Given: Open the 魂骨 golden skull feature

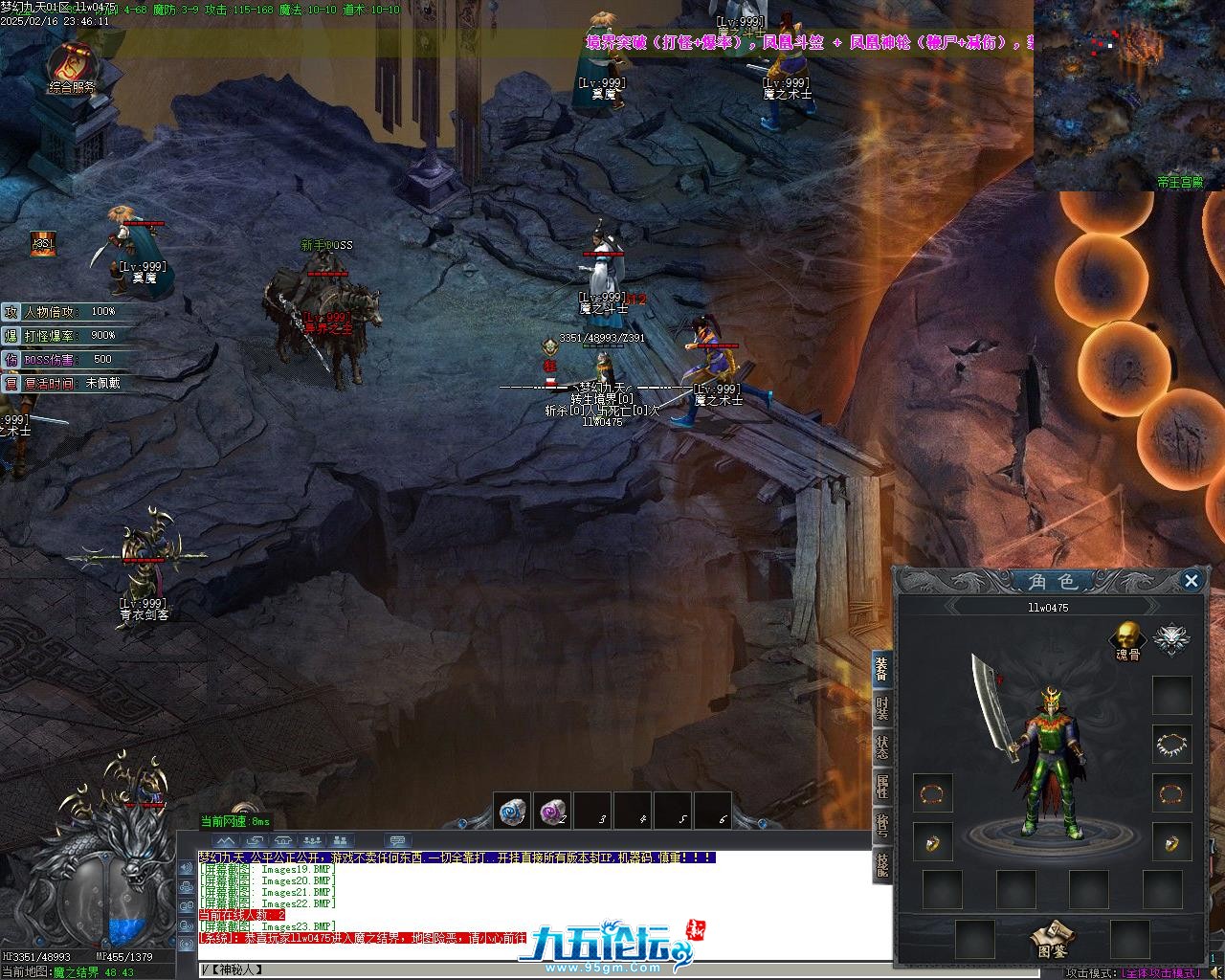Looking at the screenshot, I should click(1127, 637).
